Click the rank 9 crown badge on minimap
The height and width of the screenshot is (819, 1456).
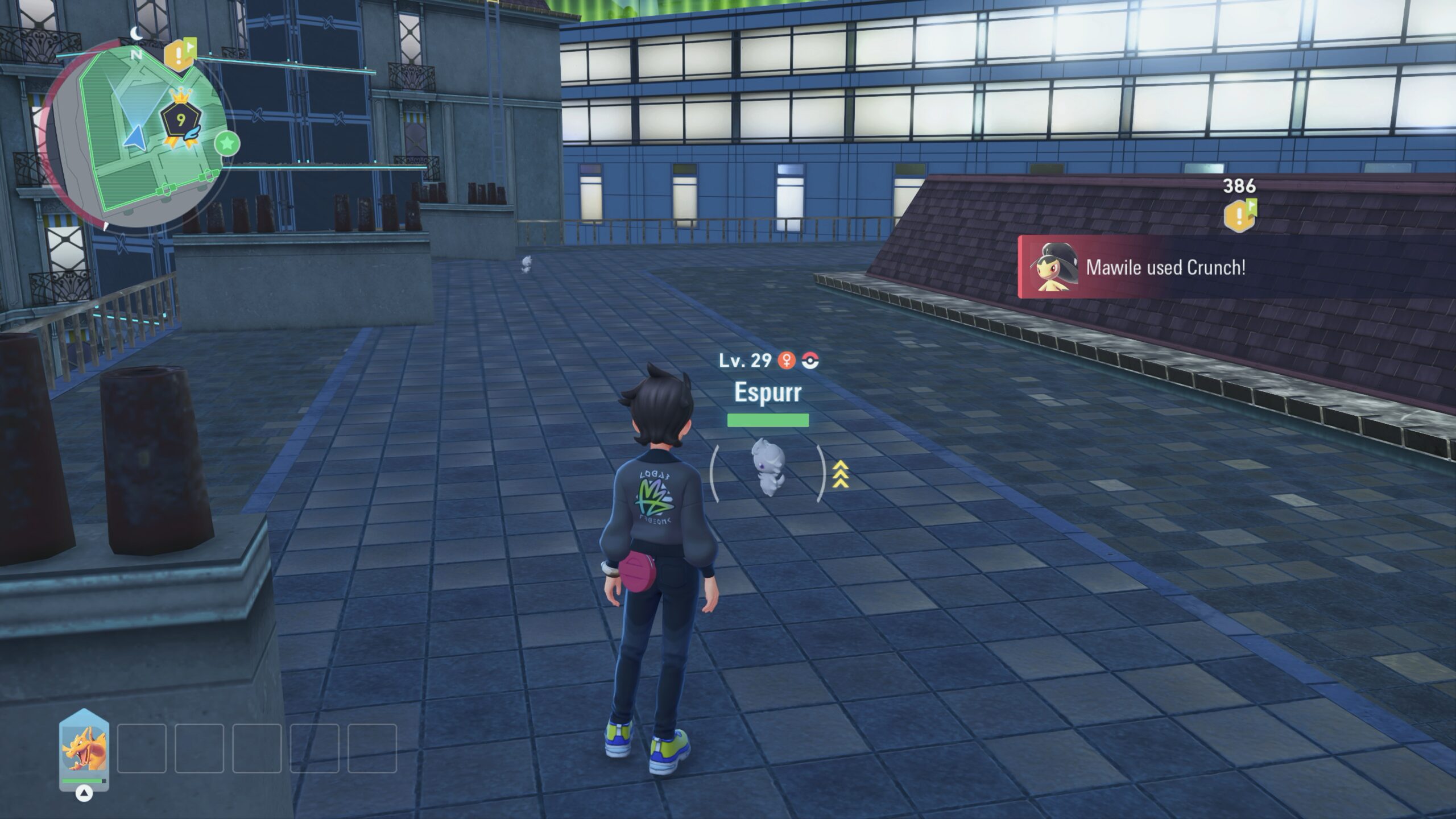click(181, 120)
